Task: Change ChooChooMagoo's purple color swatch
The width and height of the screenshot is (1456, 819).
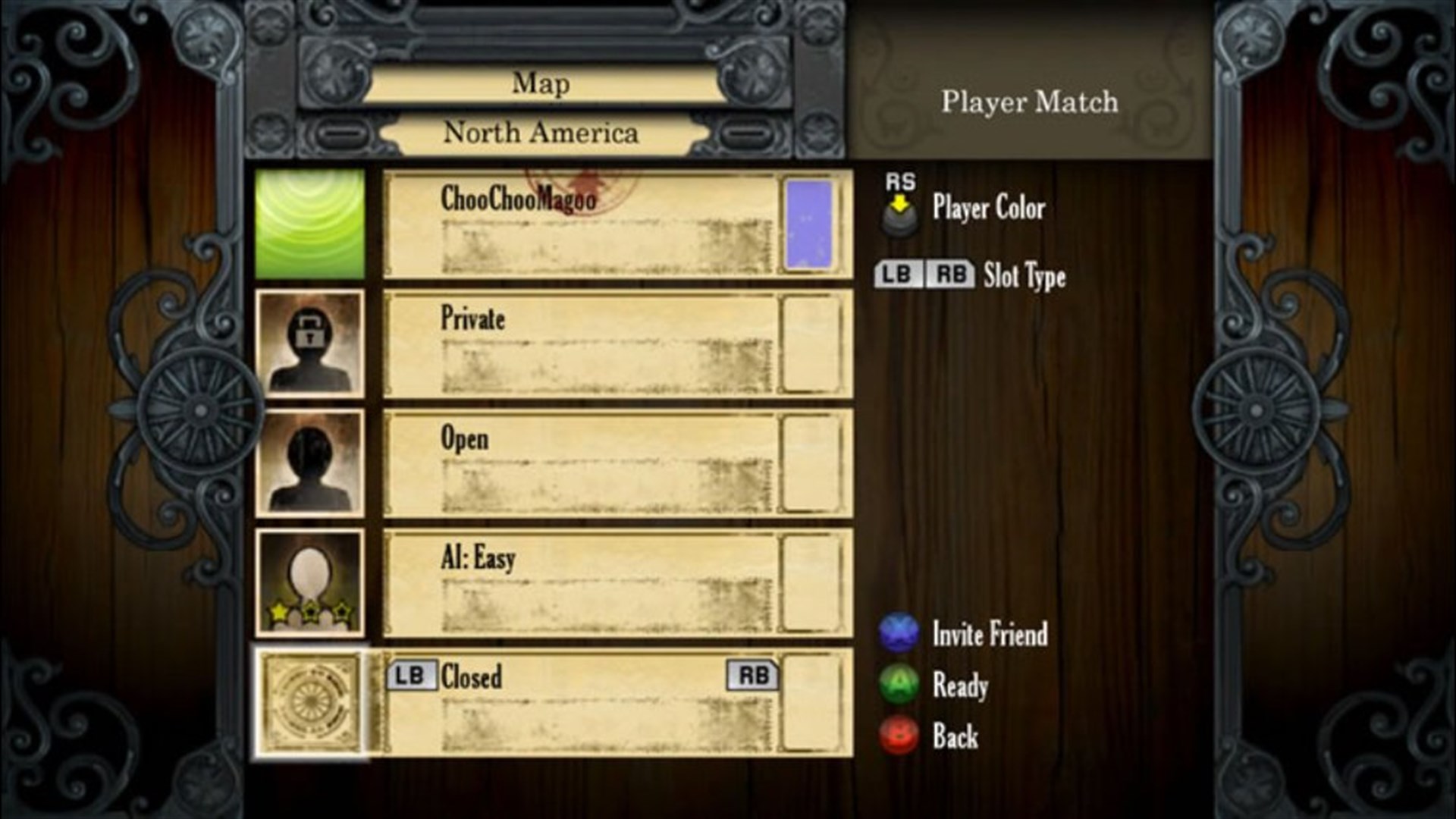Action: pos(808,224)
